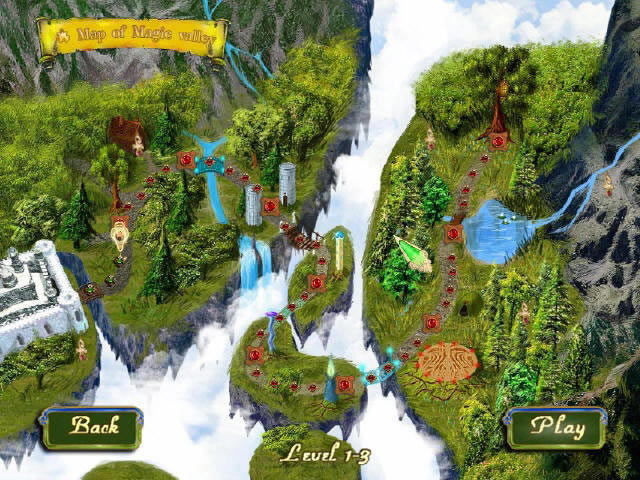Start the level with Play
Screen dimensions: 640x480
tap(556, 427)
